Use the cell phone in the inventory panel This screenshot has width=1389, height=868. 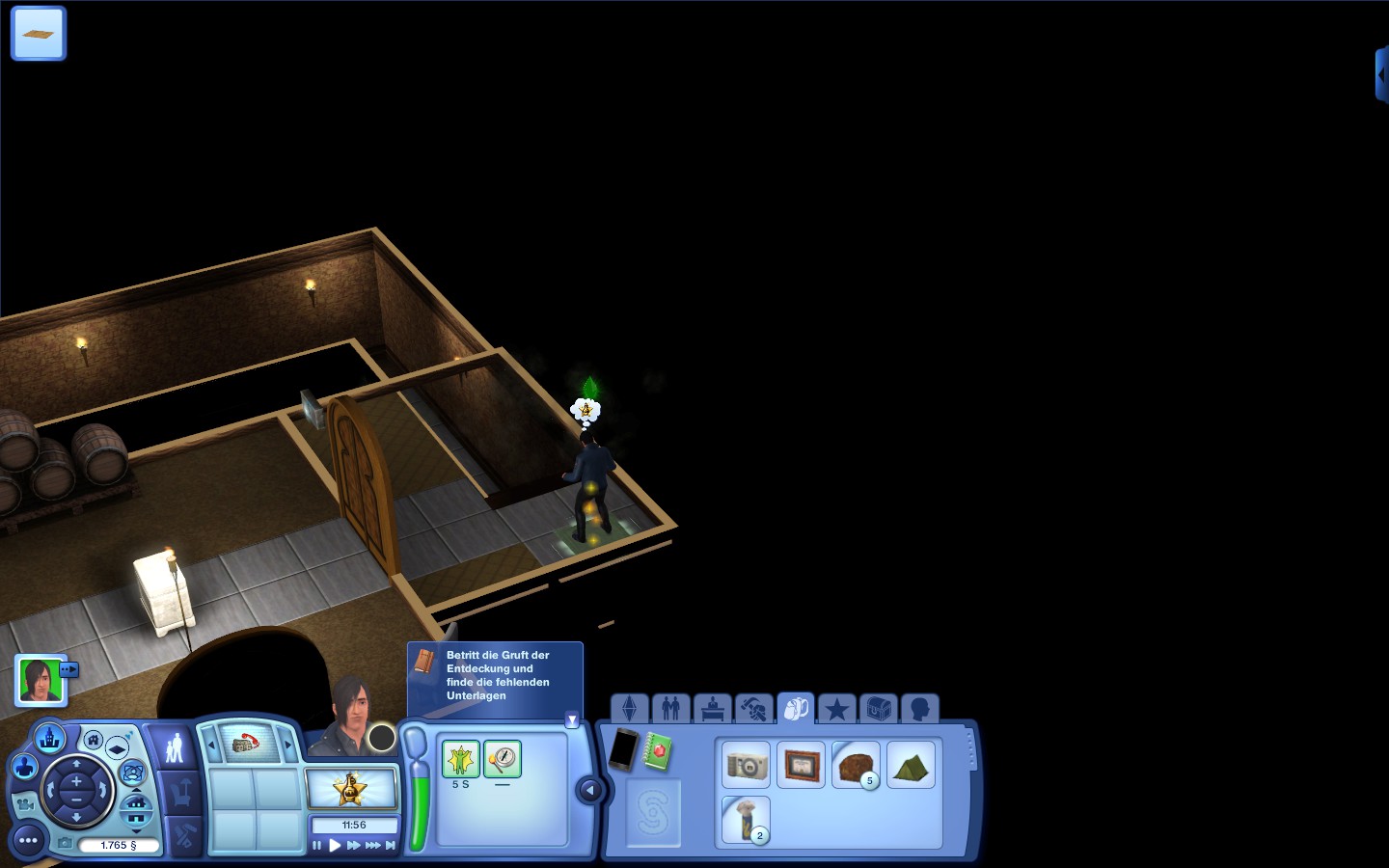623,749
